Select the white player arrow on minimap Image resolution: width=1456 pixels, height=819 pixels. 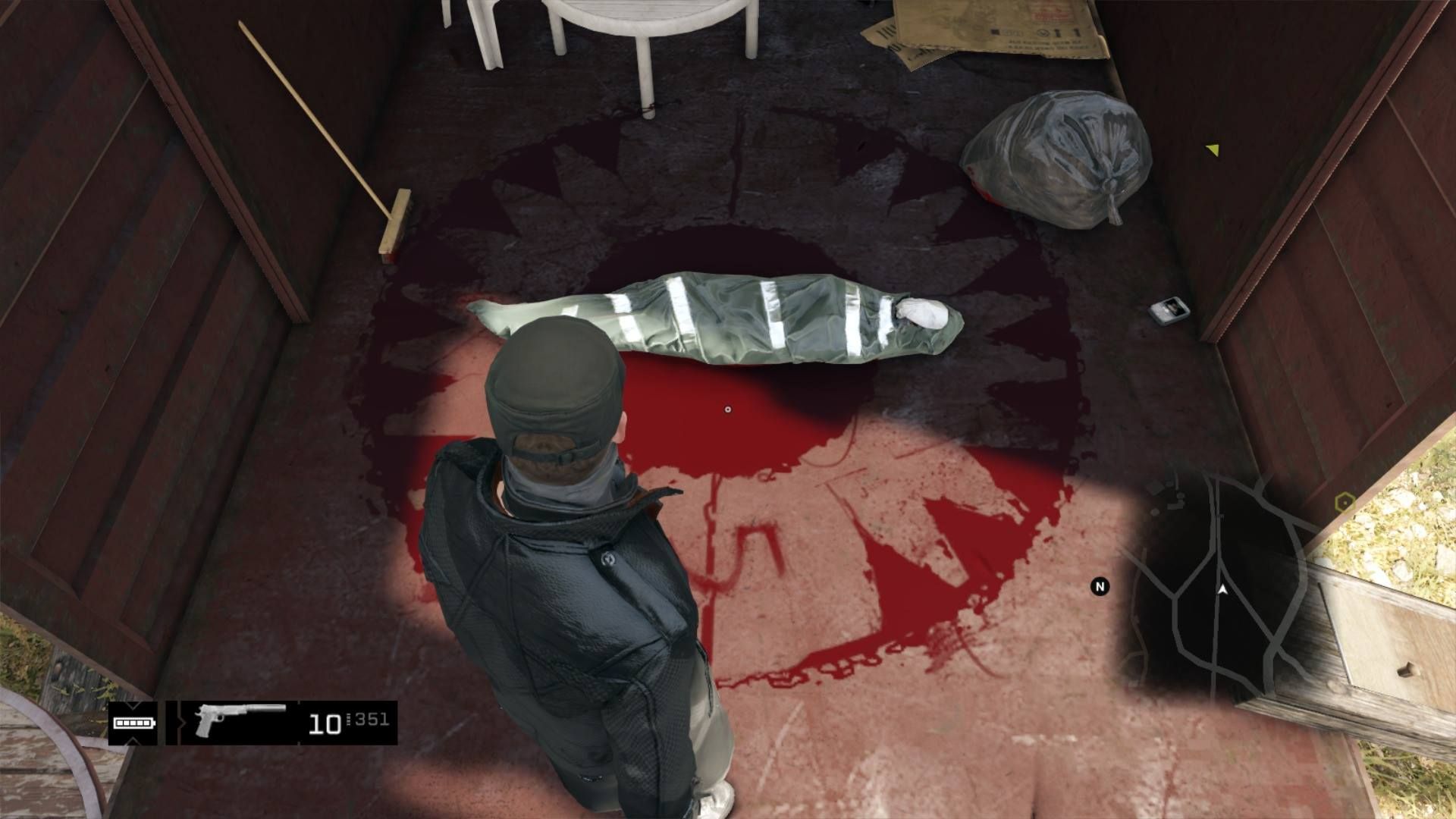tap(1222, 588)
